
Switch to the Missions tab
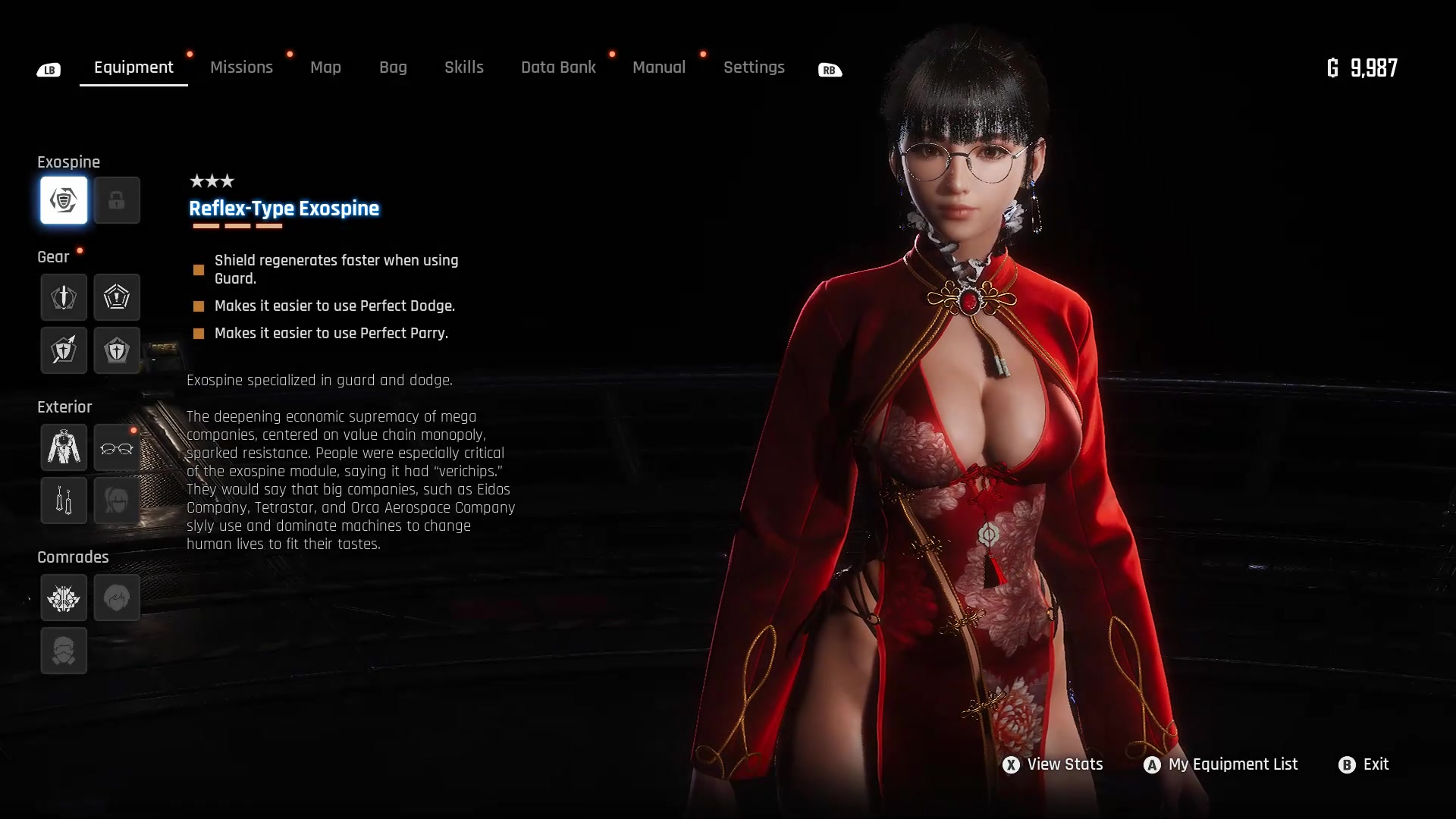tap(241, 67)
